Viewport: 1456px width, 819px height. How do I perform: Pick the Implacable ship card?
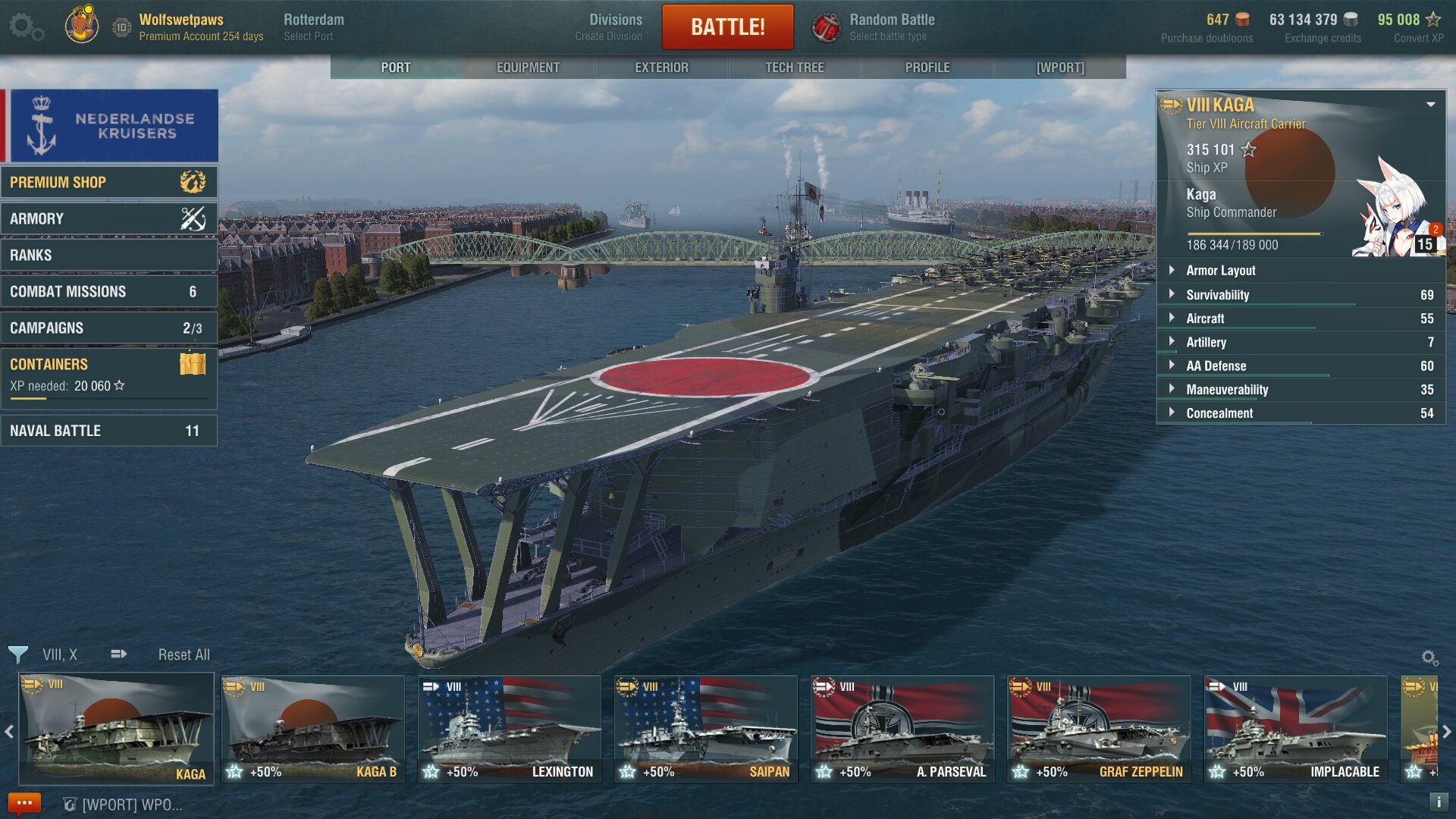point(1295,729)
